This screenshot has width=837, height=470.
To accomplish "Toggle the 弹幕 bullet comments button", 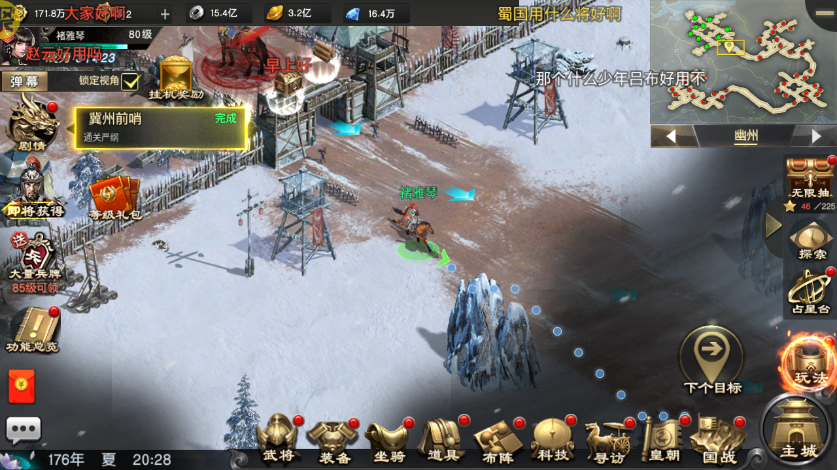I will pyautogui.click(x=26, y=81).
